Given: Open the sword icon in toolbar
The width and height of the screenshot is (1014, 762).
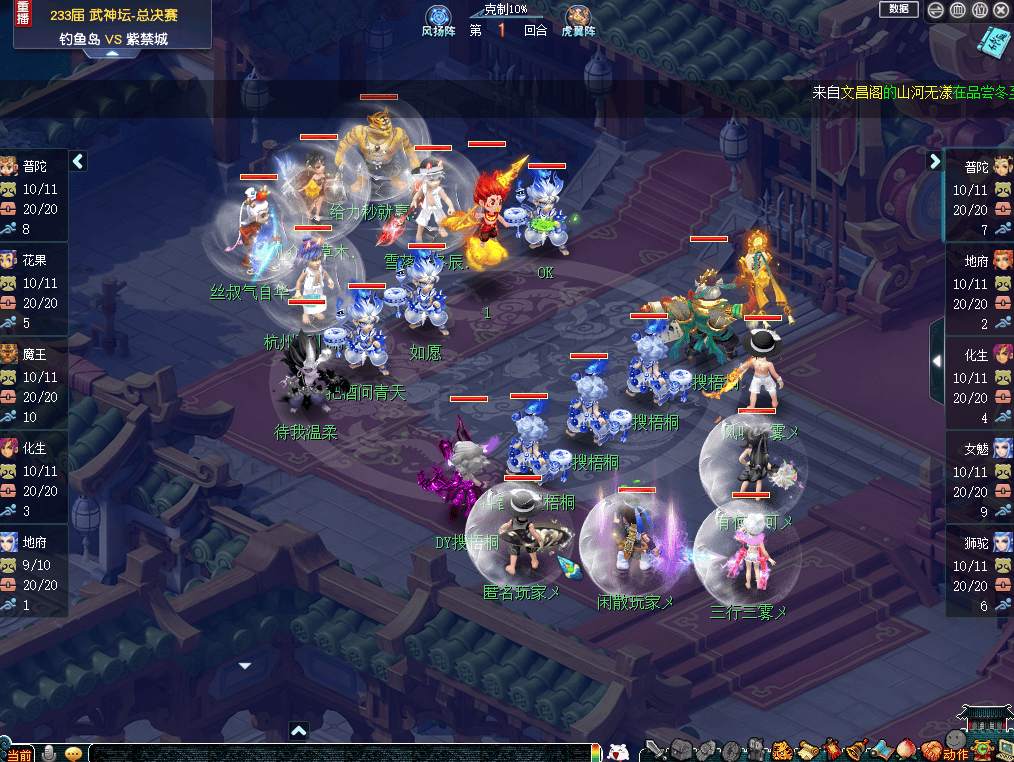Looking at the screenshot, I should (657, 749).
